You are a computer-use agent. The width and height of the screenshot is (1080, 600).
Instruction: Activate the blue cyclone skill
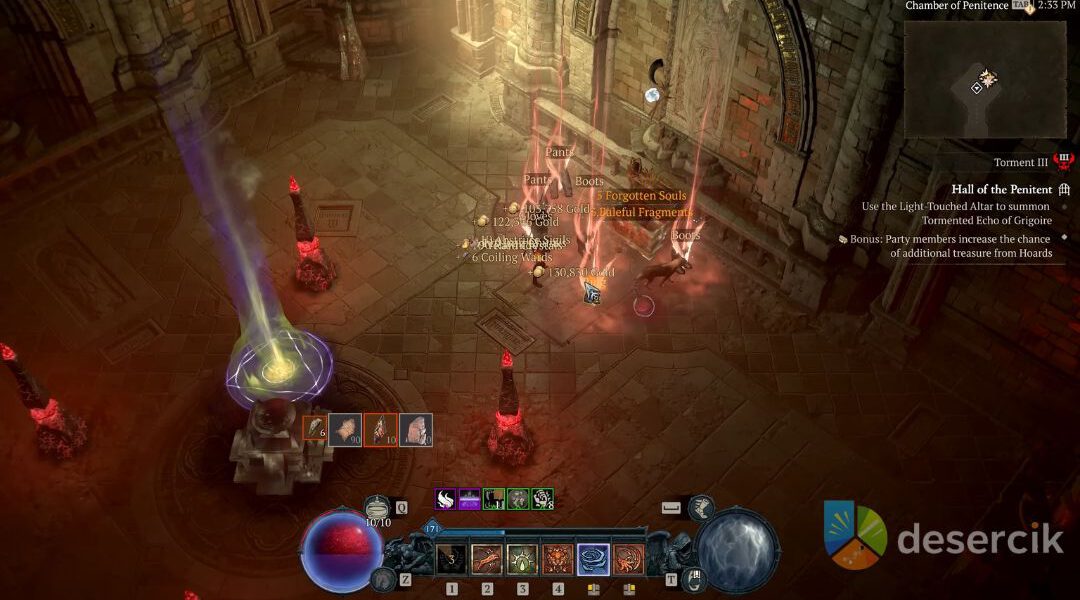tap(593, 559)
